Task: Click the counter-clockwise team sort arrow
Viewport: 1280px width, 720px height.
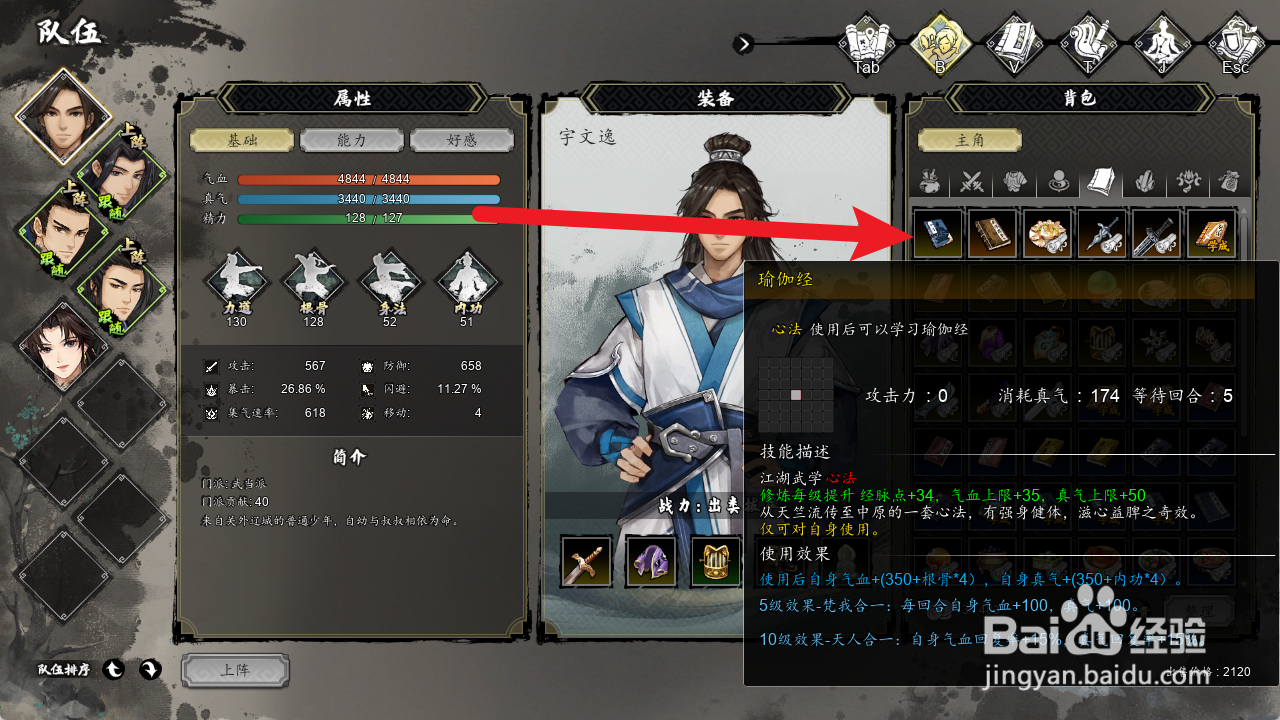Action: tap(114, 670)
